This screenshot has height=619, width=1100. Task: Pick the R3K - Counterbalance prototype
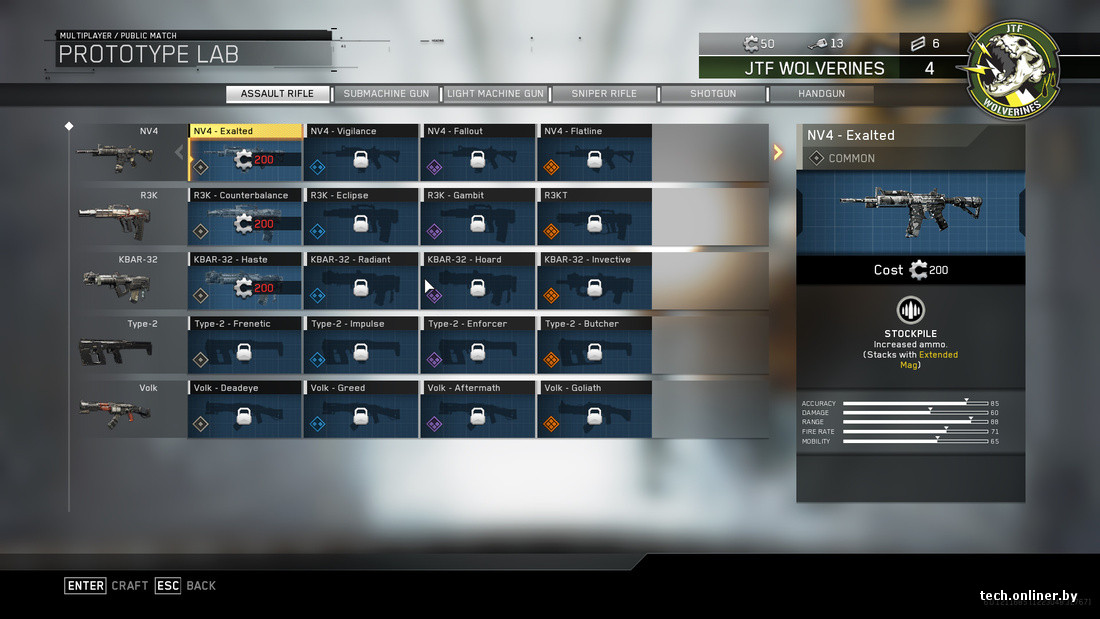click(x=245, y=217)
